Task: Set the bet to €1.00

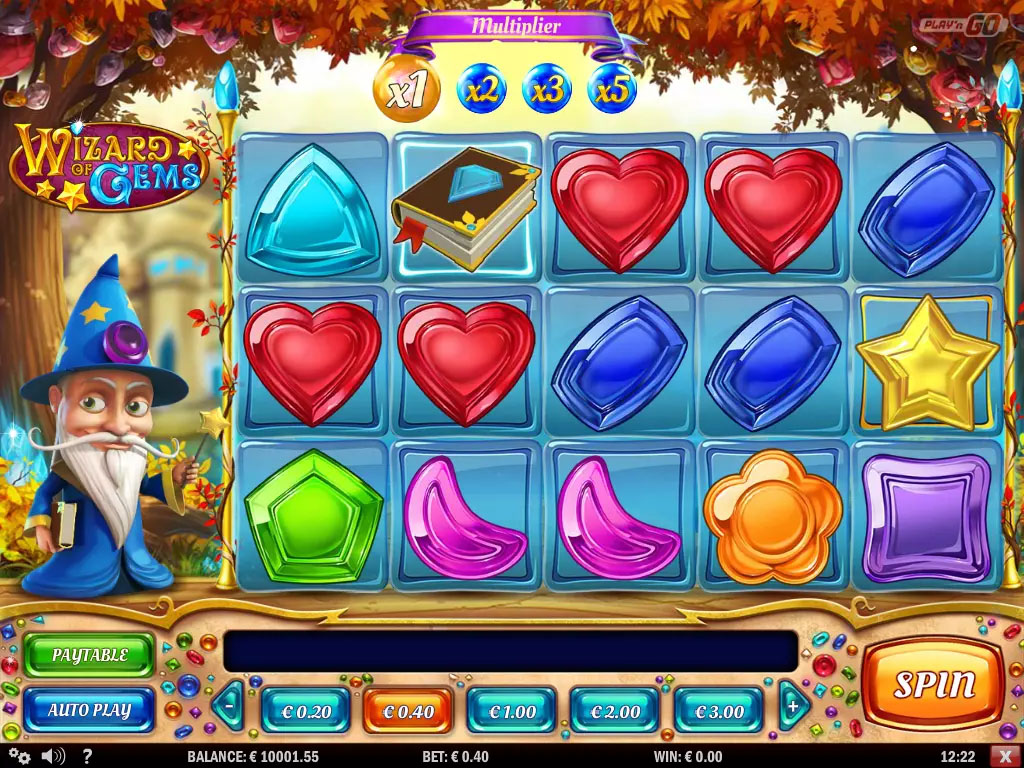Action: coord(512,711)
